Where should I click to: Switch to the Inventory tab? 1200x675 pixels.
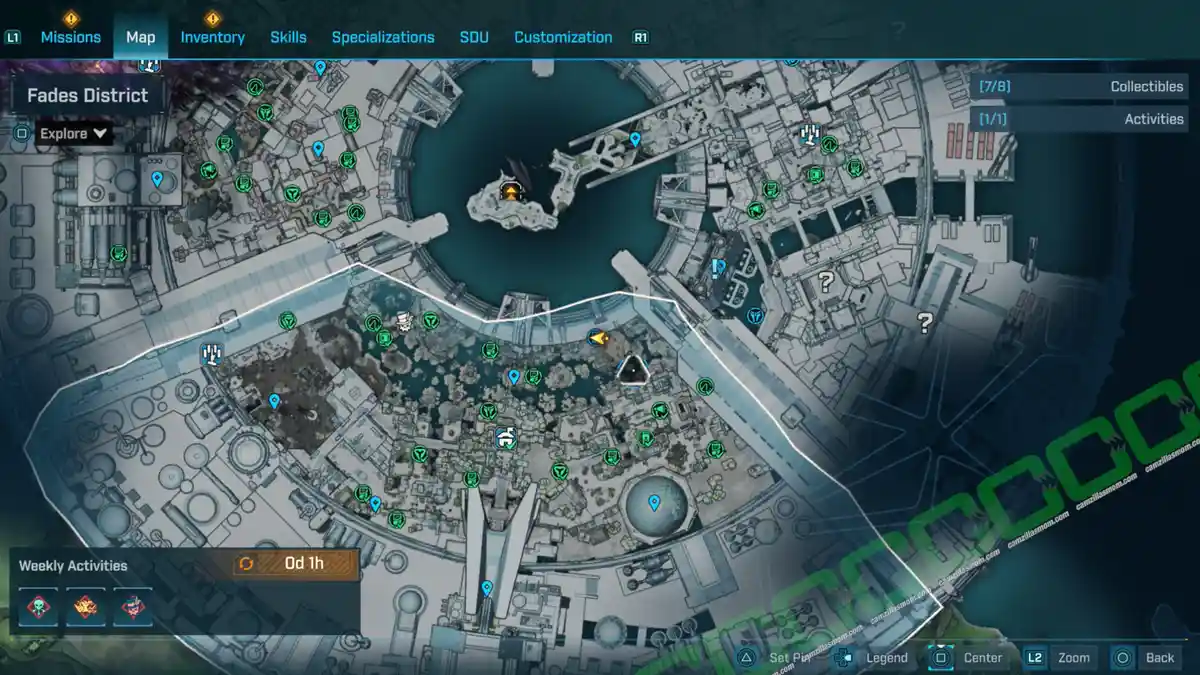tap(212, 37)
